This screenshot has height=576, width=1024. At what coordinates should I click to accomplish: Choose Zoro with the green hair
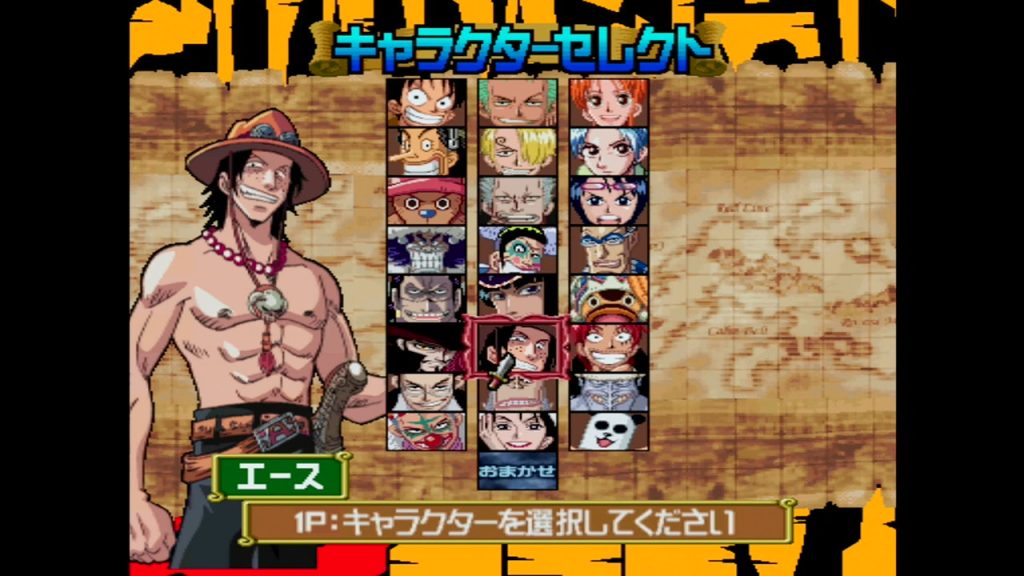point(517,102)
